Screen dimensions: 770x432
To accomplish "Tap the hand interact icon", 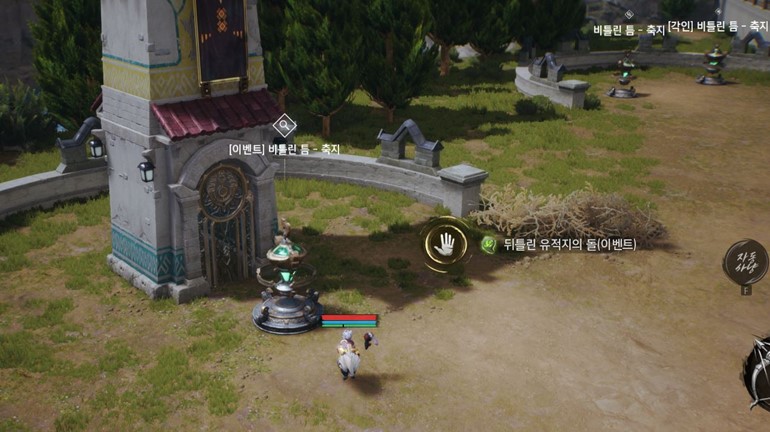I will point(445,243).
